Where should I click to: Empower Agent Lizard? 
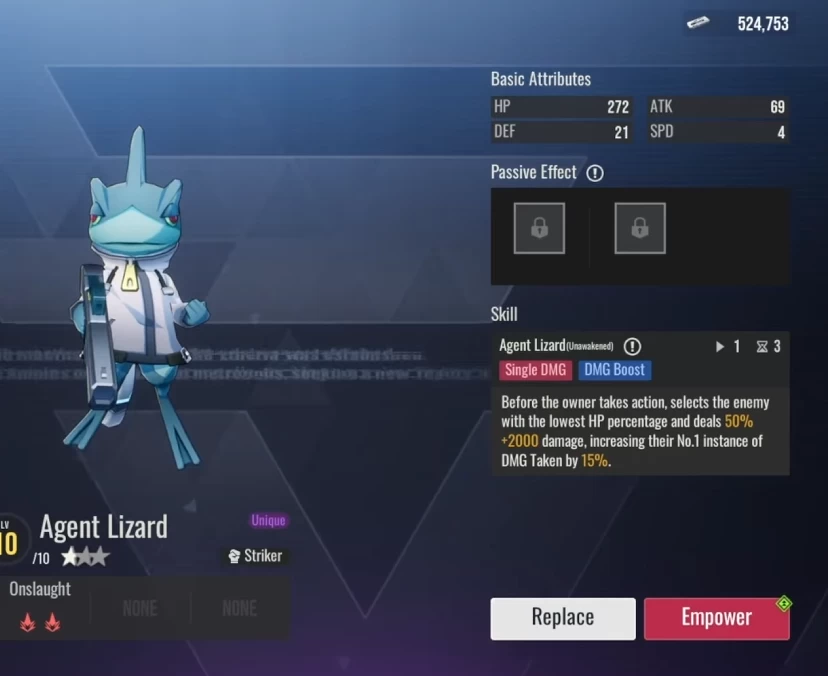click(x=716, y=618)
